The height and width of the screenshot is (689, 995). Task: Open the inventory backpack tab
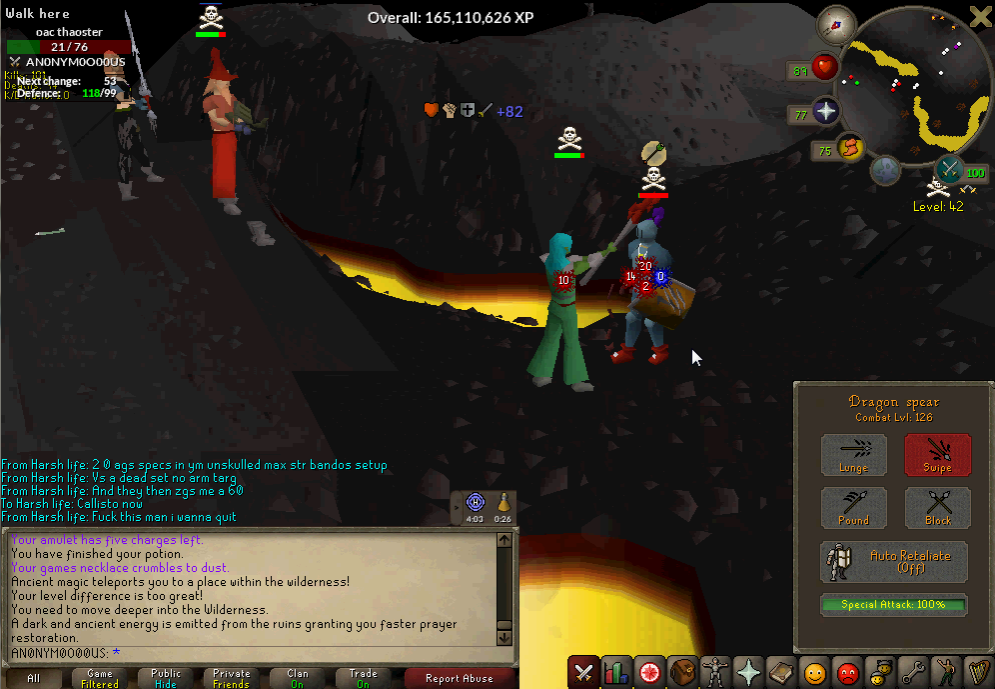[682, 672]
